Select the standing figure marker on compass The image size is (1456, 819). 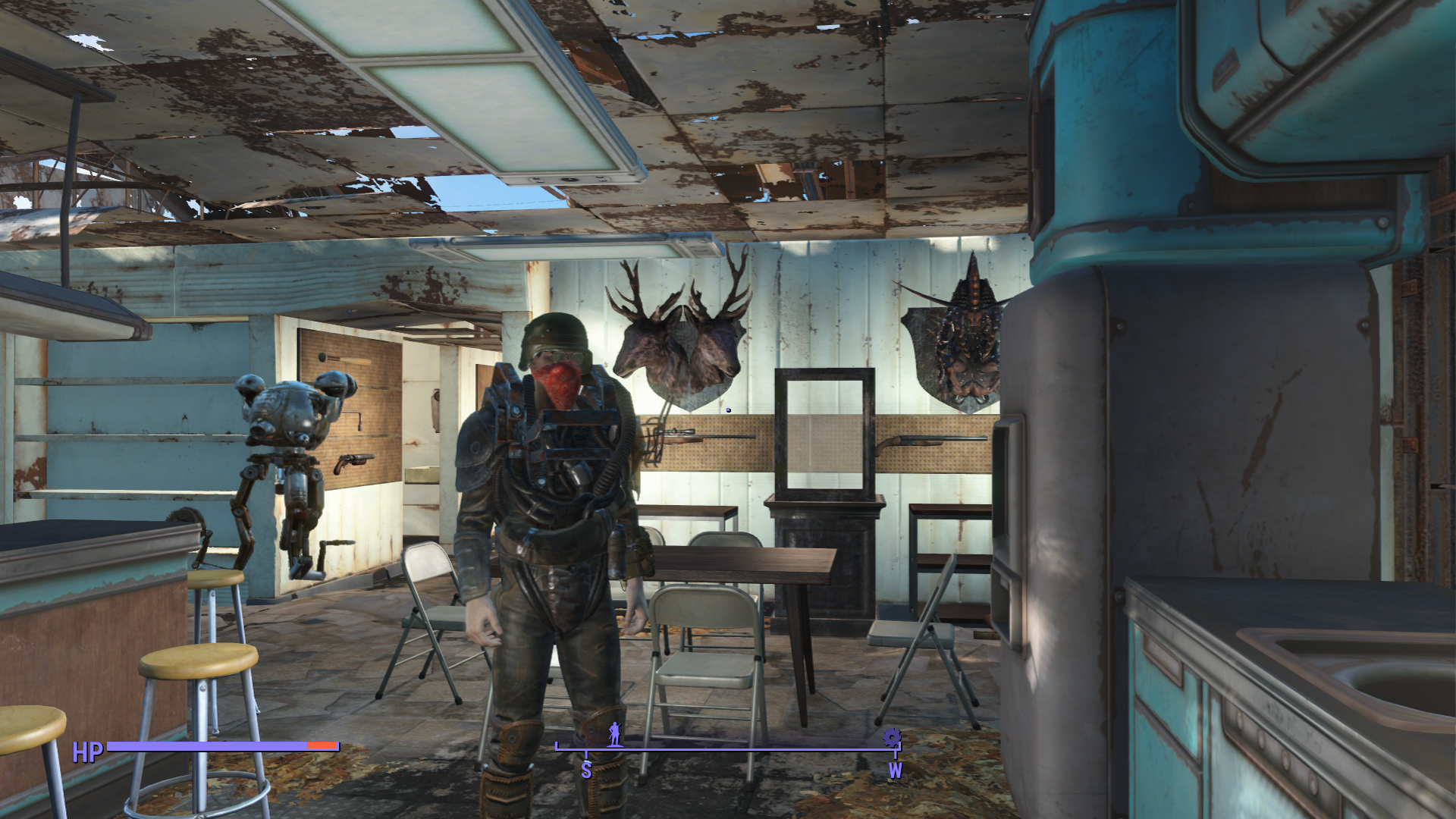[x=614, y=734]
